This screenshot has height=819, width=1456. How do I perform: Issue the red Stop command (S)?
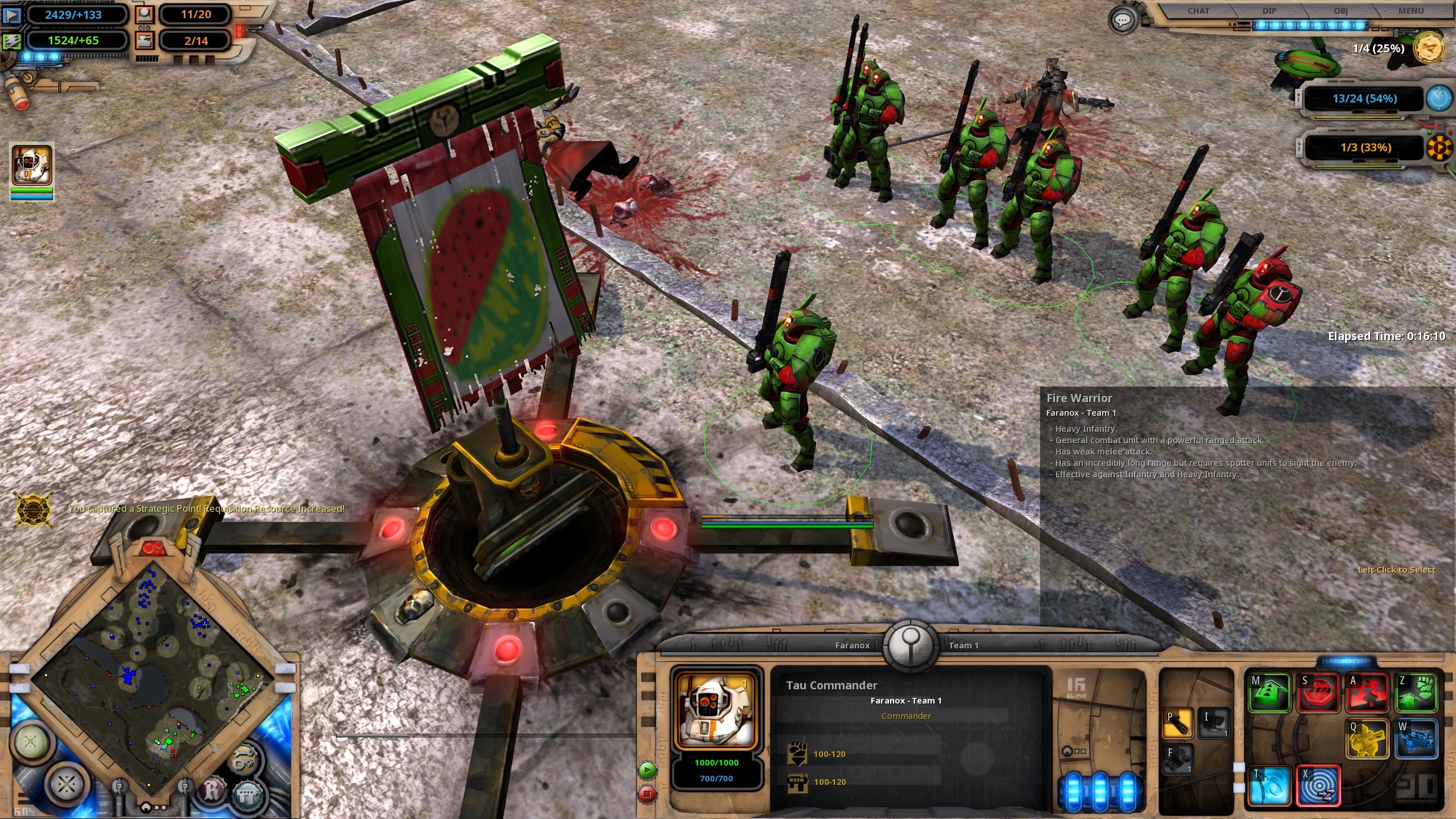point(1318,692)
